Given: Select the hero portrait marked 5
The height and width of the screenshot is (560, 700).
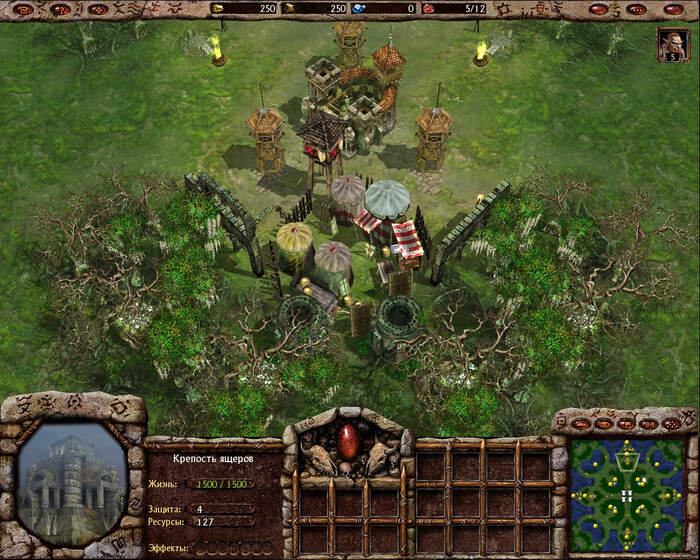Looking at the screenshot, I should pos(671,45).
